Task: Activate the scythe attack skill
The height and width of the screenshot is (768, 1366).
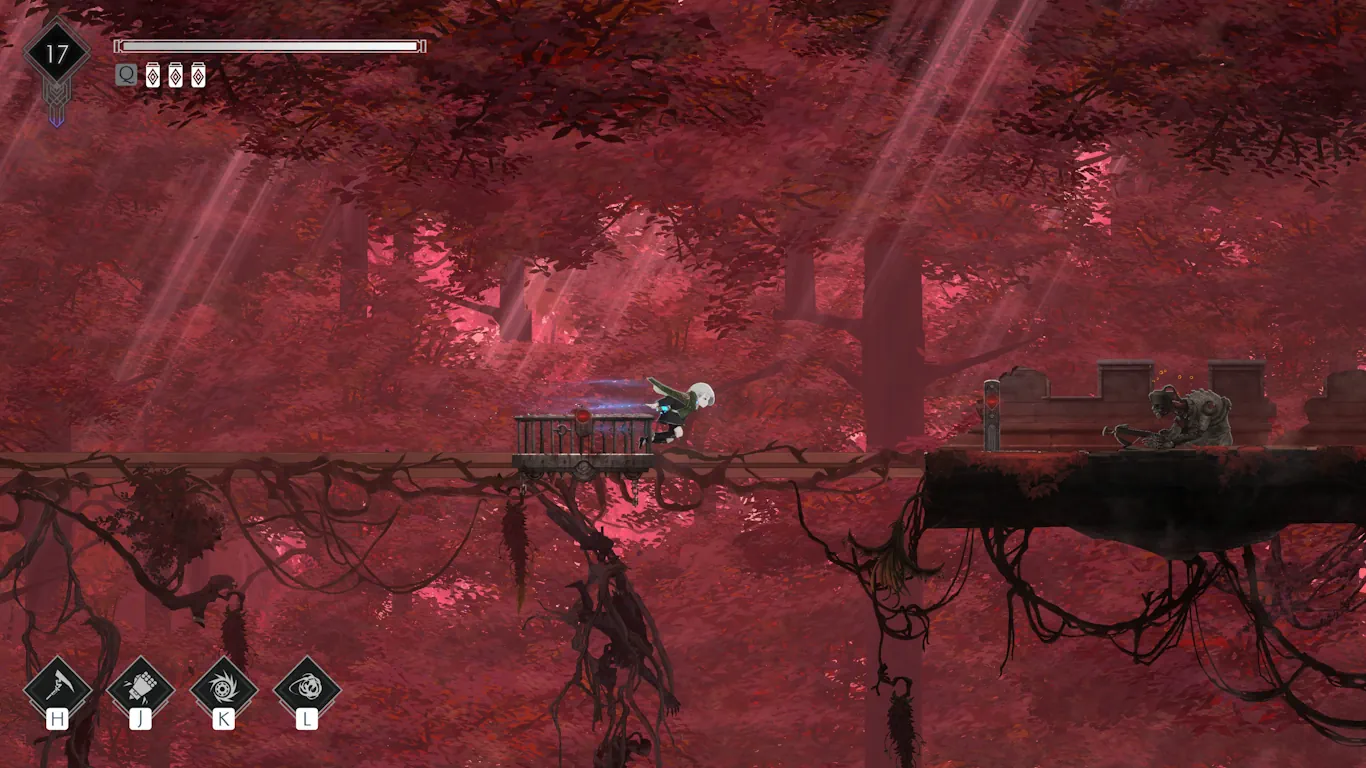Action: 57,688
